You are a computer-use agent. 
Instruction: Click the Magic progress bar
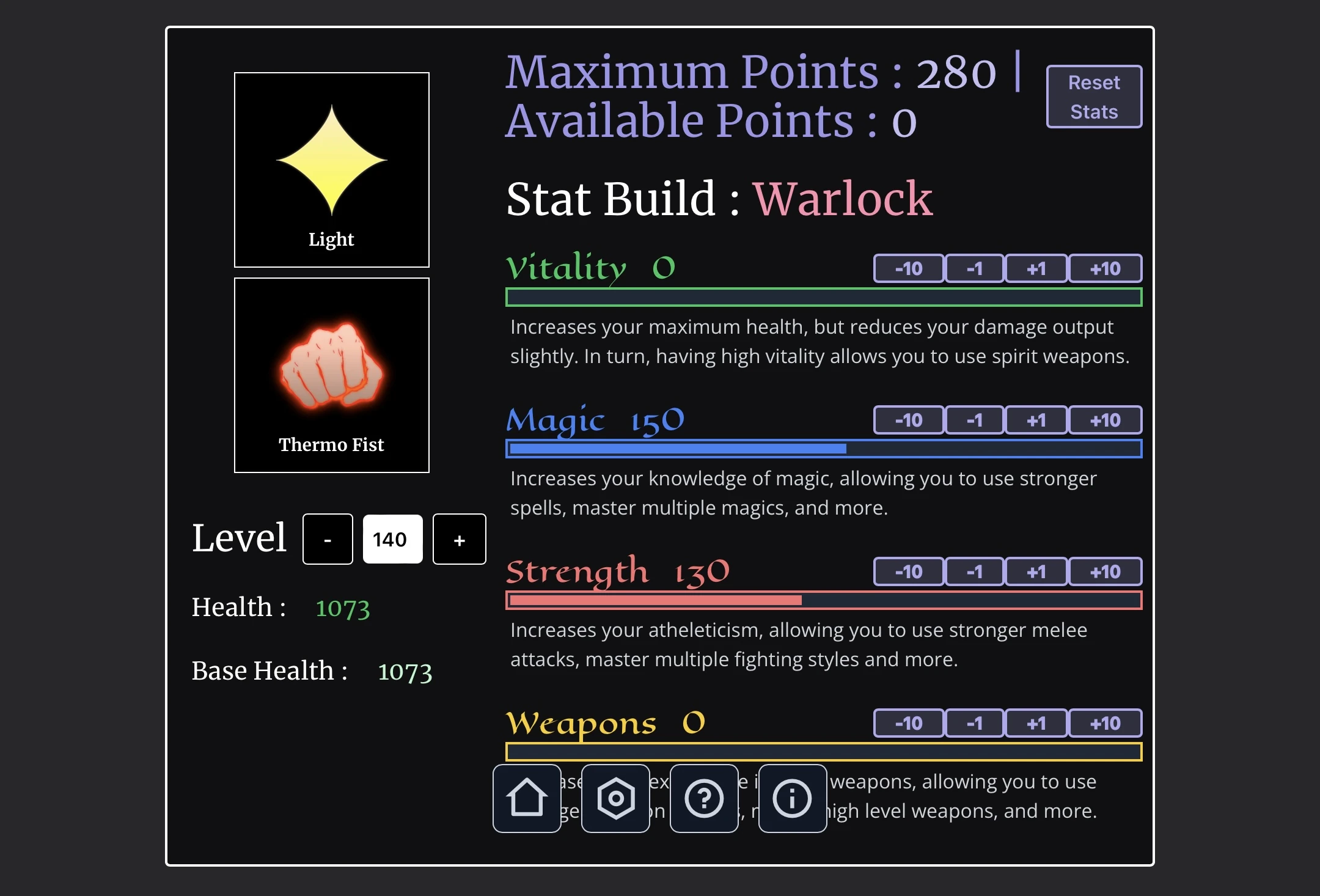825,448
